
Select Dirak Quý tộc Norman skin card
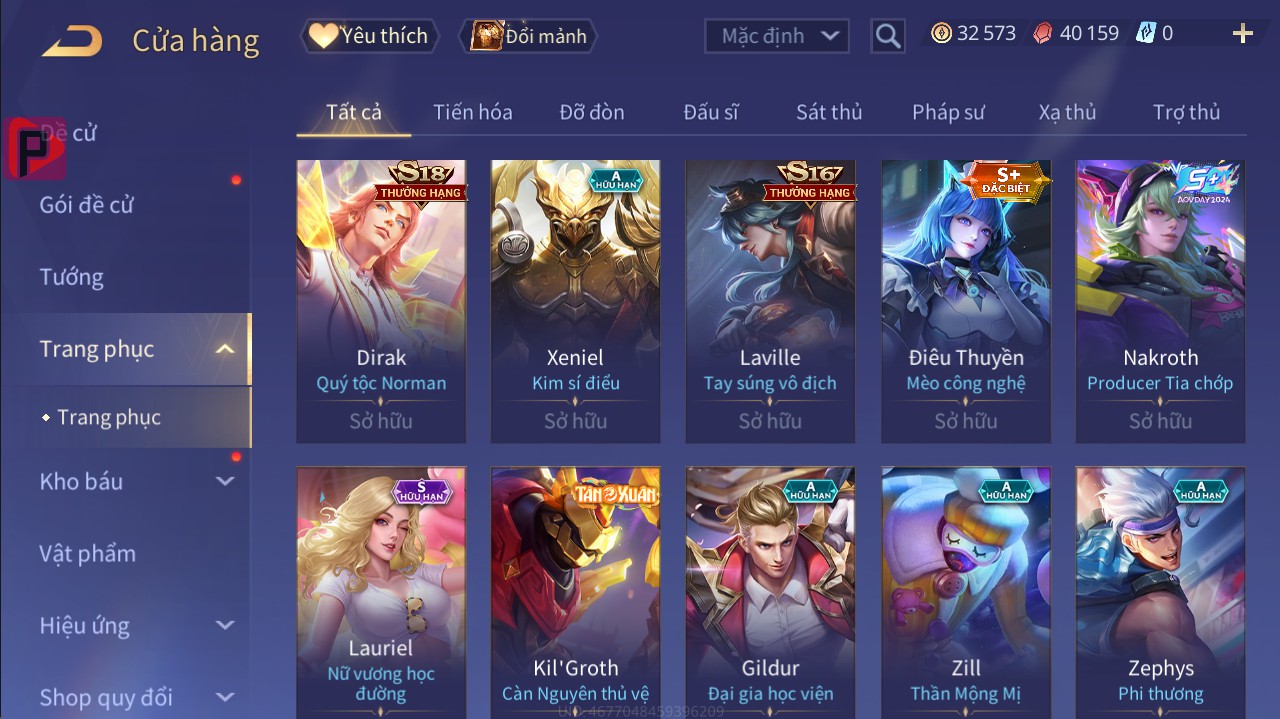[x=381, y=300]
